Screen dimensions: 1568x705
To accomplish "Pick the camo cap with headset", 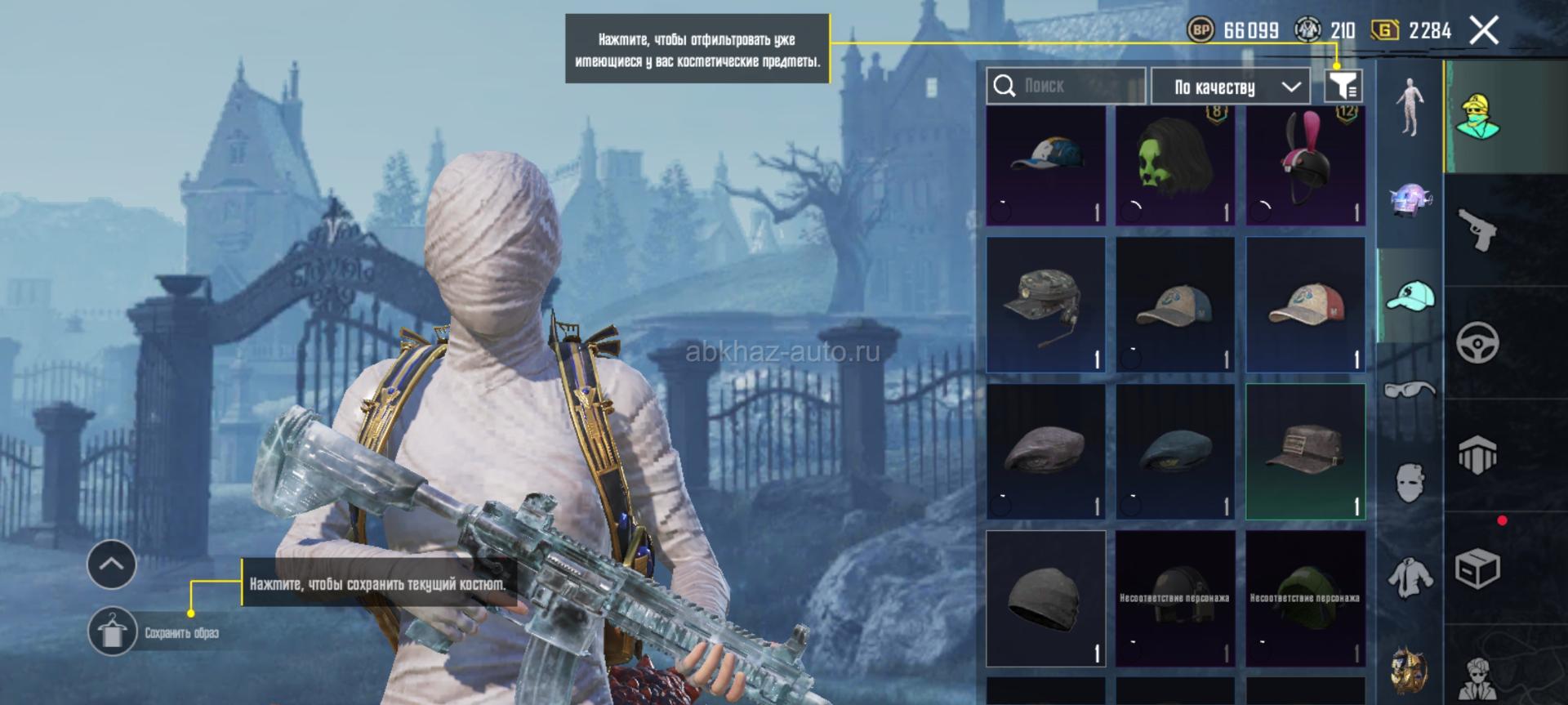I will click(x=1046, y=305).
